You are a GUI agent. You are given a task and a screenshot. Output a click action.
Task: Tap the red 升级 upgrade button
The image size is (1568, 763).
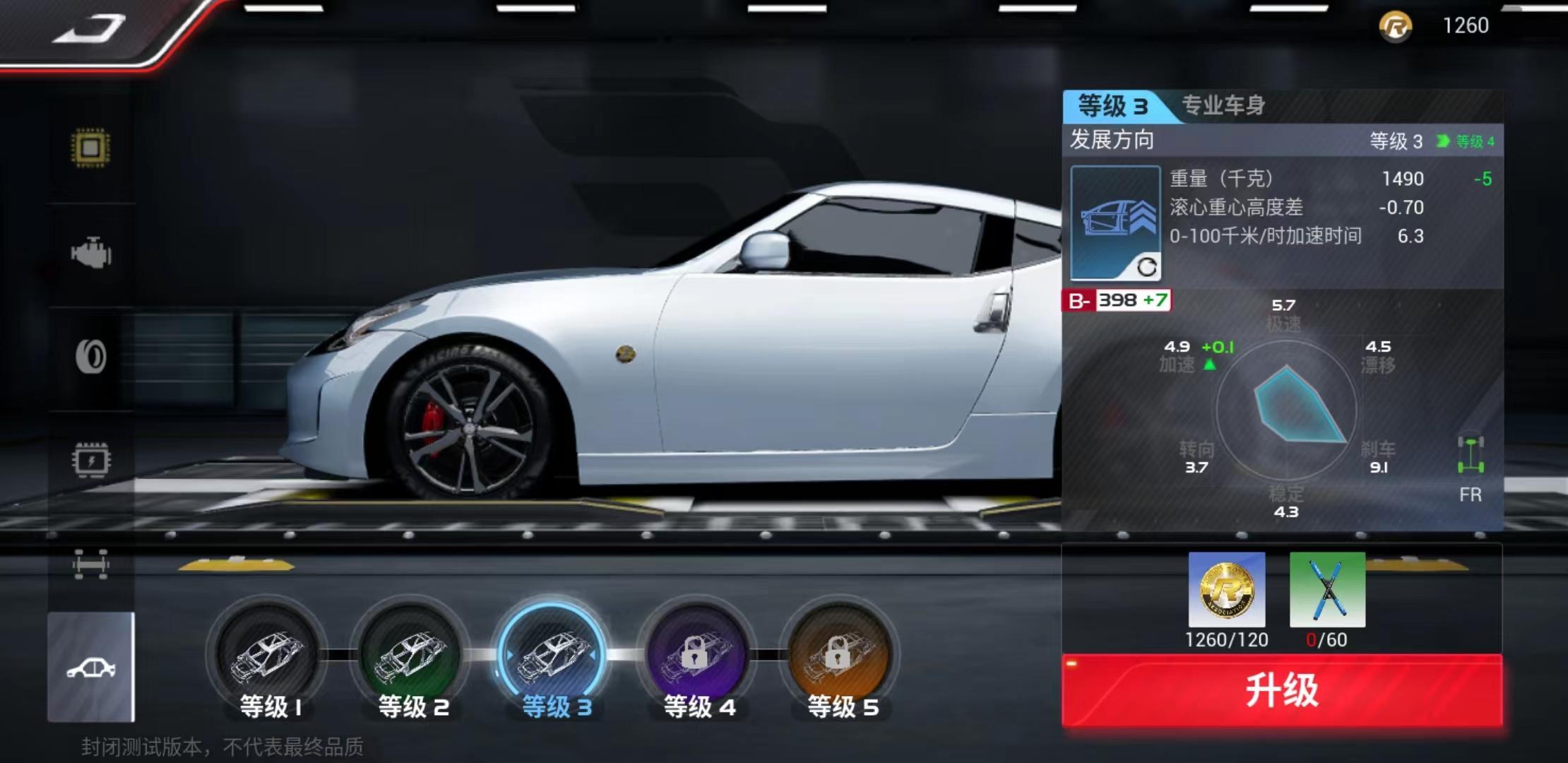(1281, 690)
